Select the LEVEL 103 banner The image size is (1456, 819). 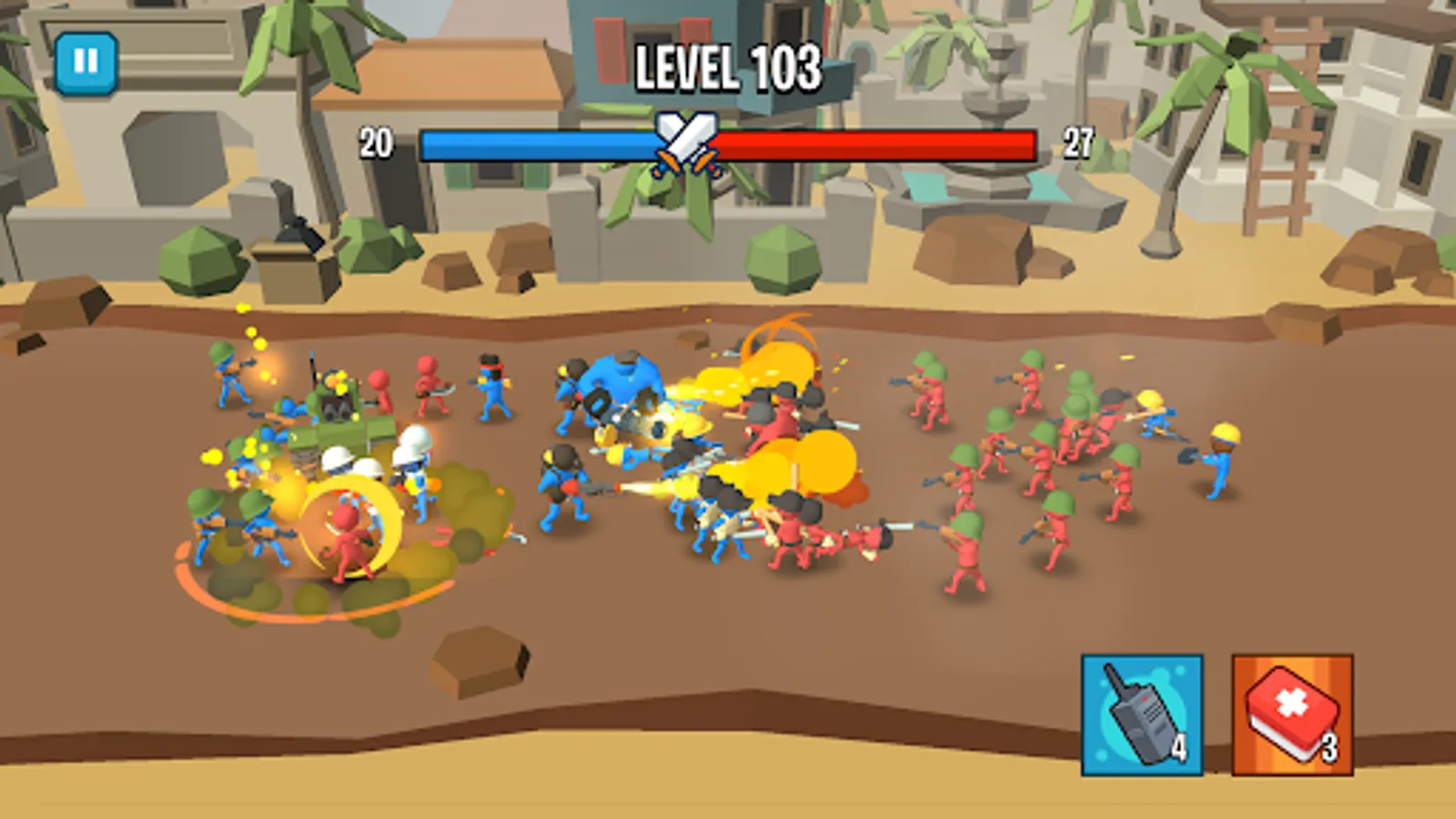click(x=728, y=68)
